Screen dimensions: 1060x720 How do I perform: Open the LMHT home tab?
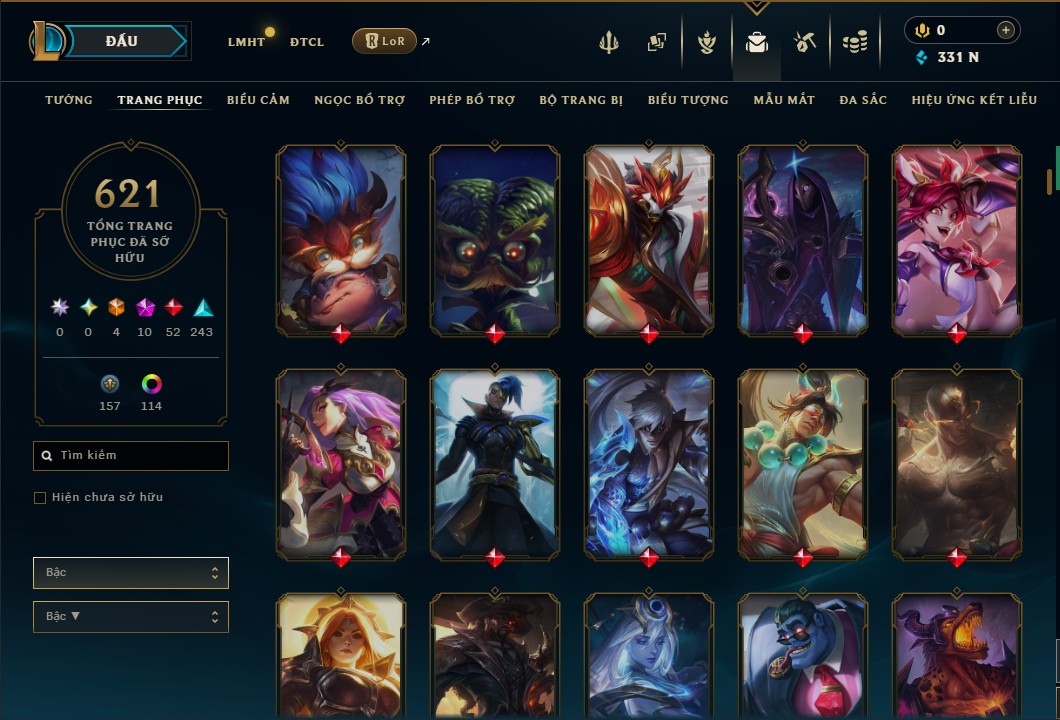tap(246, 42)
